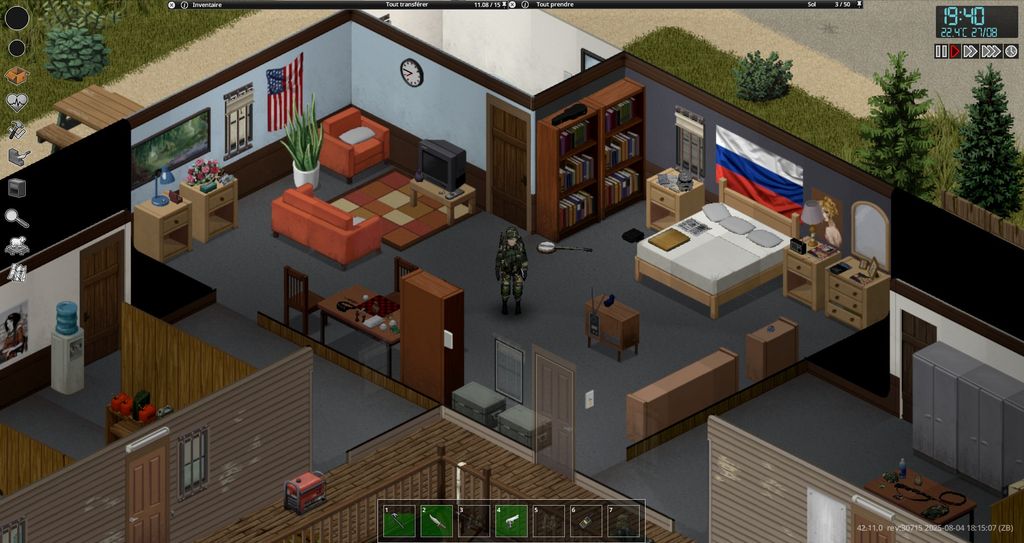Select the knife in hotbar slot 2
The width and height of the screenshot is (1024, 543).
click(435, 521)
